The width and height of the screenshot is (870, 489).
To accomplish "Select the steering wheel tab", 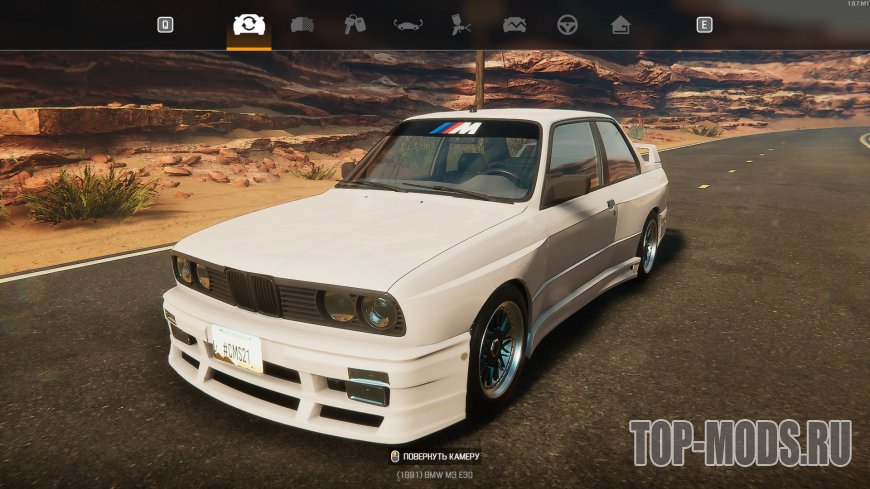I will [x=567, y=25].
